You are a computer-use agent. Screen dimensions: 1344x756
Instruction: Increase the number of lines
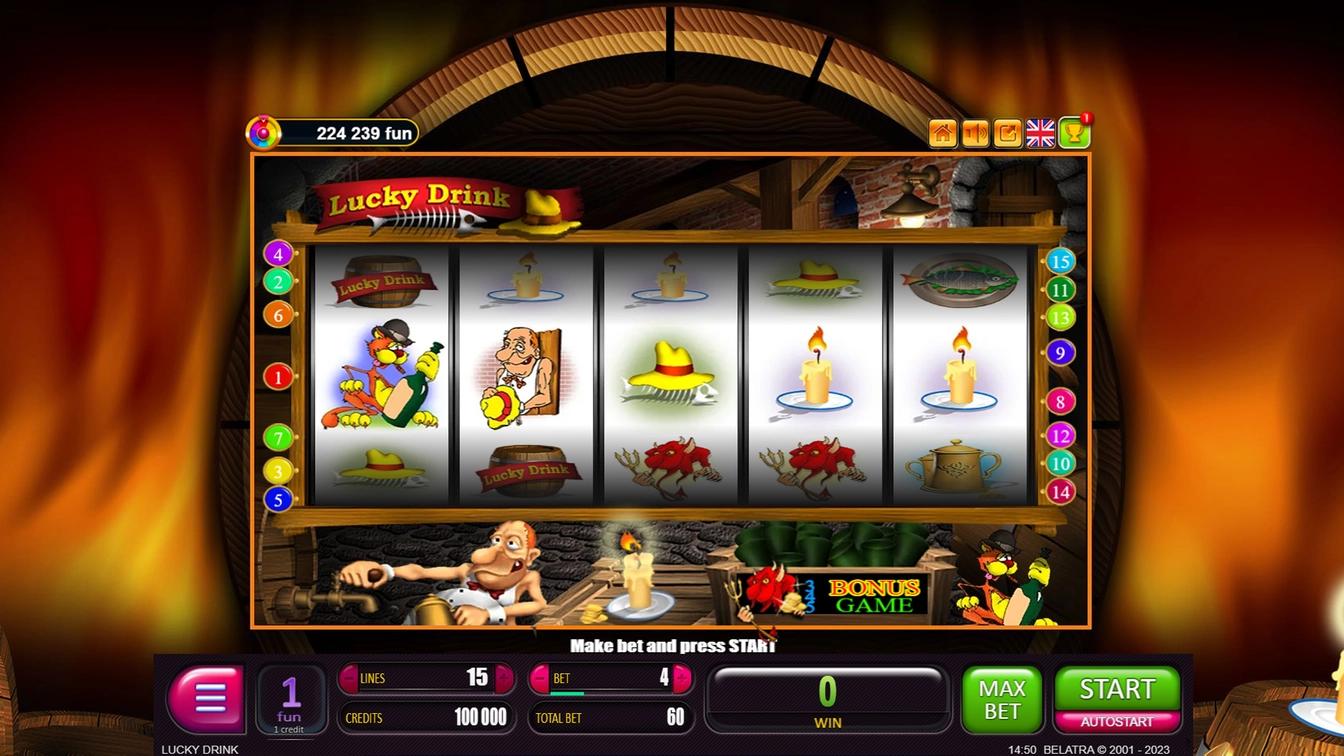(504, 679)
